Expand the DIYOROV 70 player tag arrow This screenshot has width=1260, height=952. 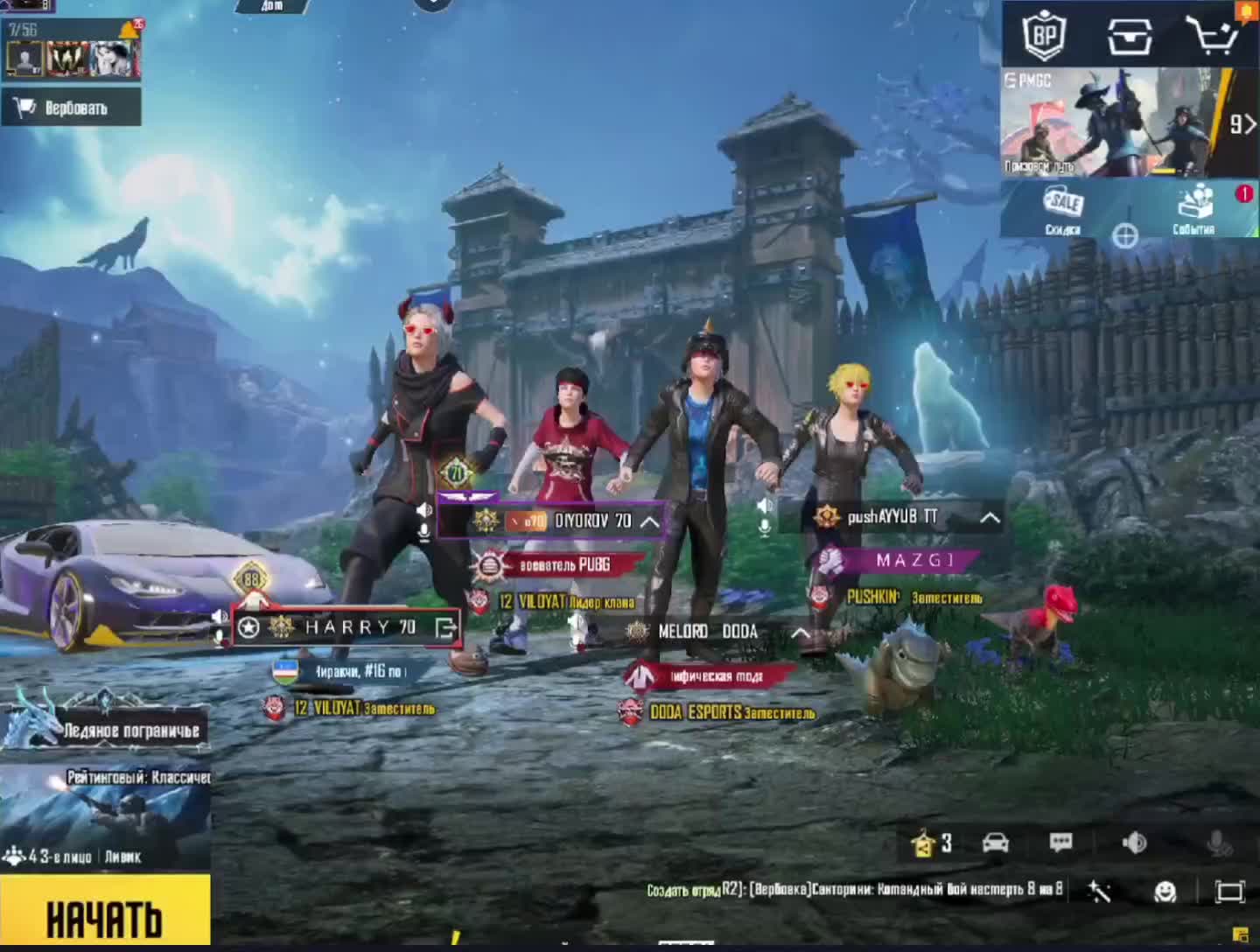650,521
